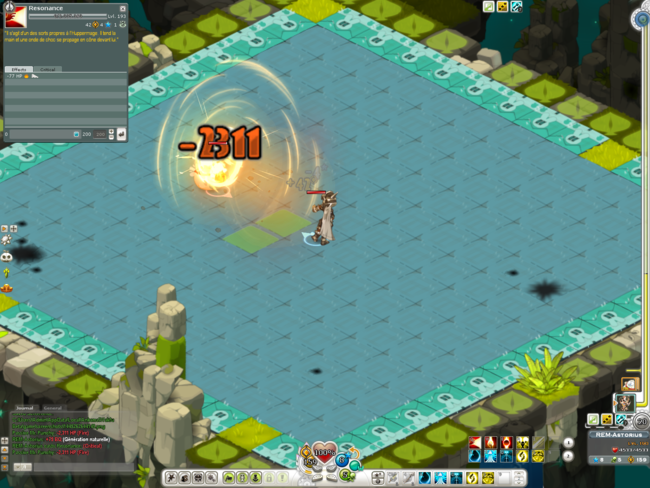Switch to the Critical tab

pos(47,69)
